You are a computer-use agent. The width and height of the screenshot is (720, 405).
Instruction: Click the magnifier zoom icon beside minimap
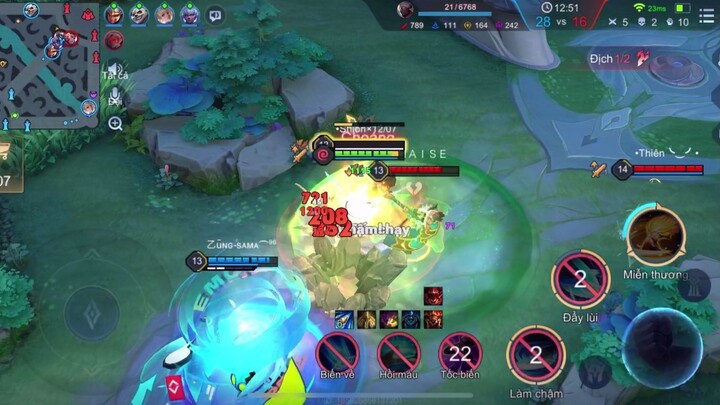pyautogui.click(x=115, y=124)
